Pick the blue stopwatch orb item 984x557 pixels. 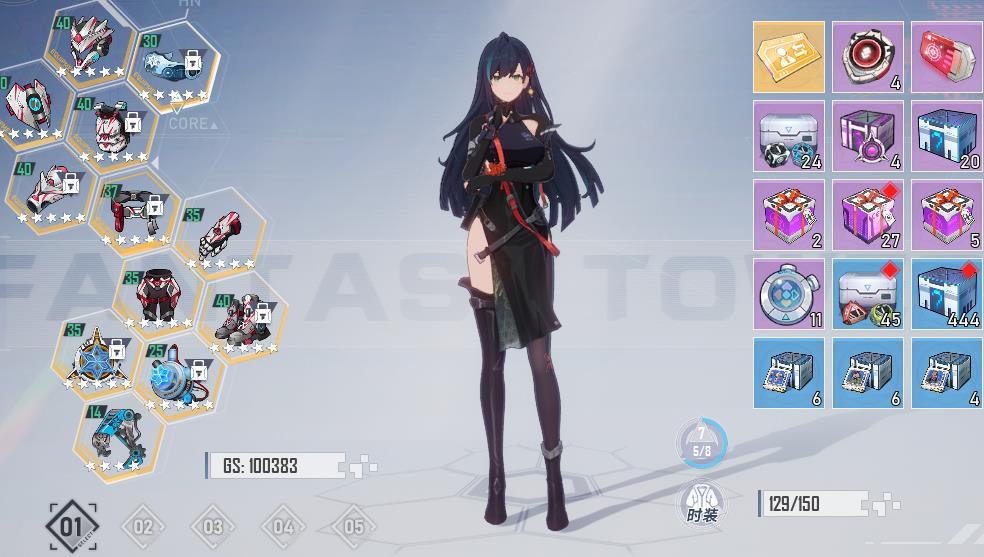(x=789, y=294)
